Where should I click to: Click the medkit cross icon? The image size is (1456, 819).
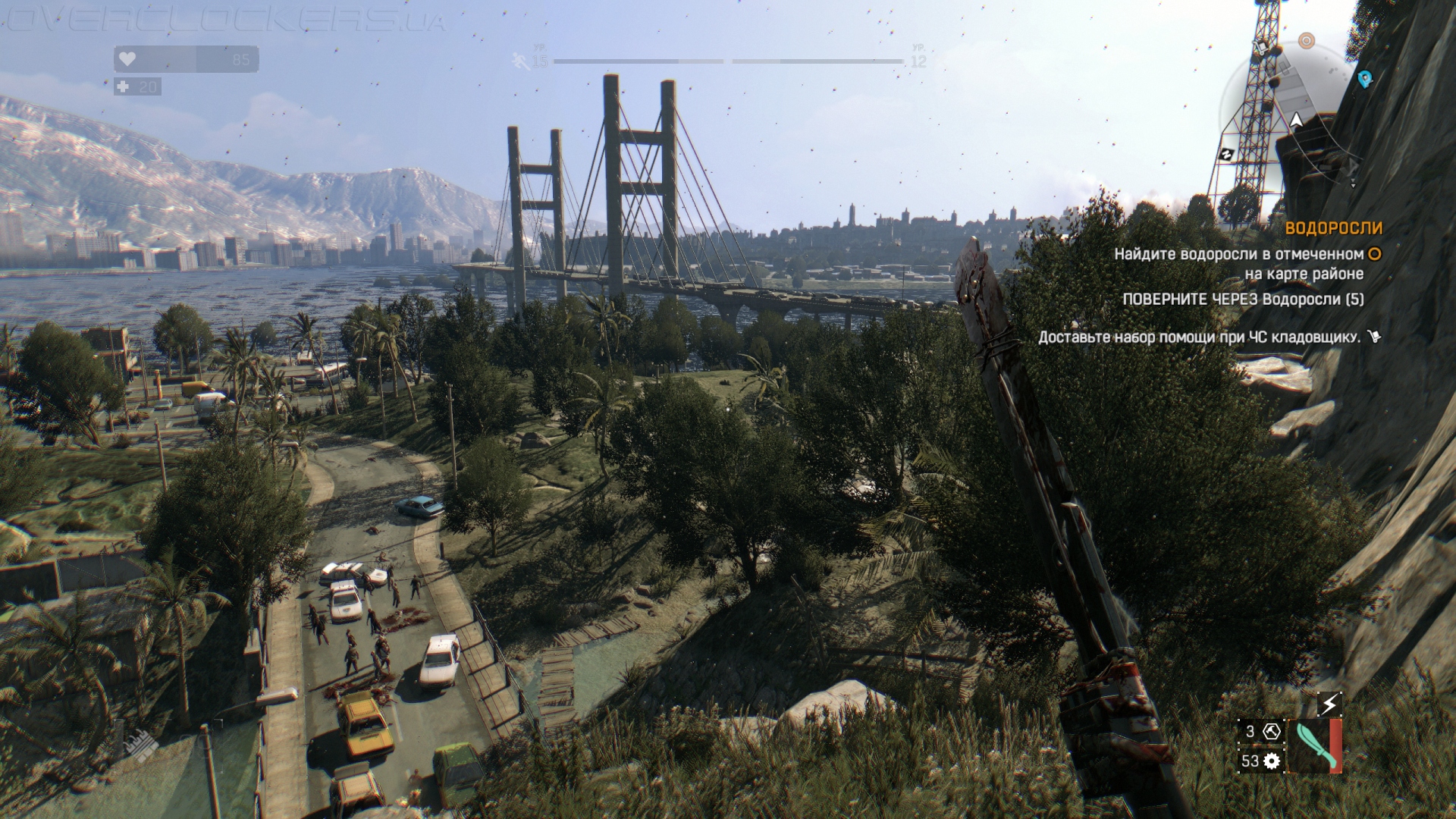123,87
